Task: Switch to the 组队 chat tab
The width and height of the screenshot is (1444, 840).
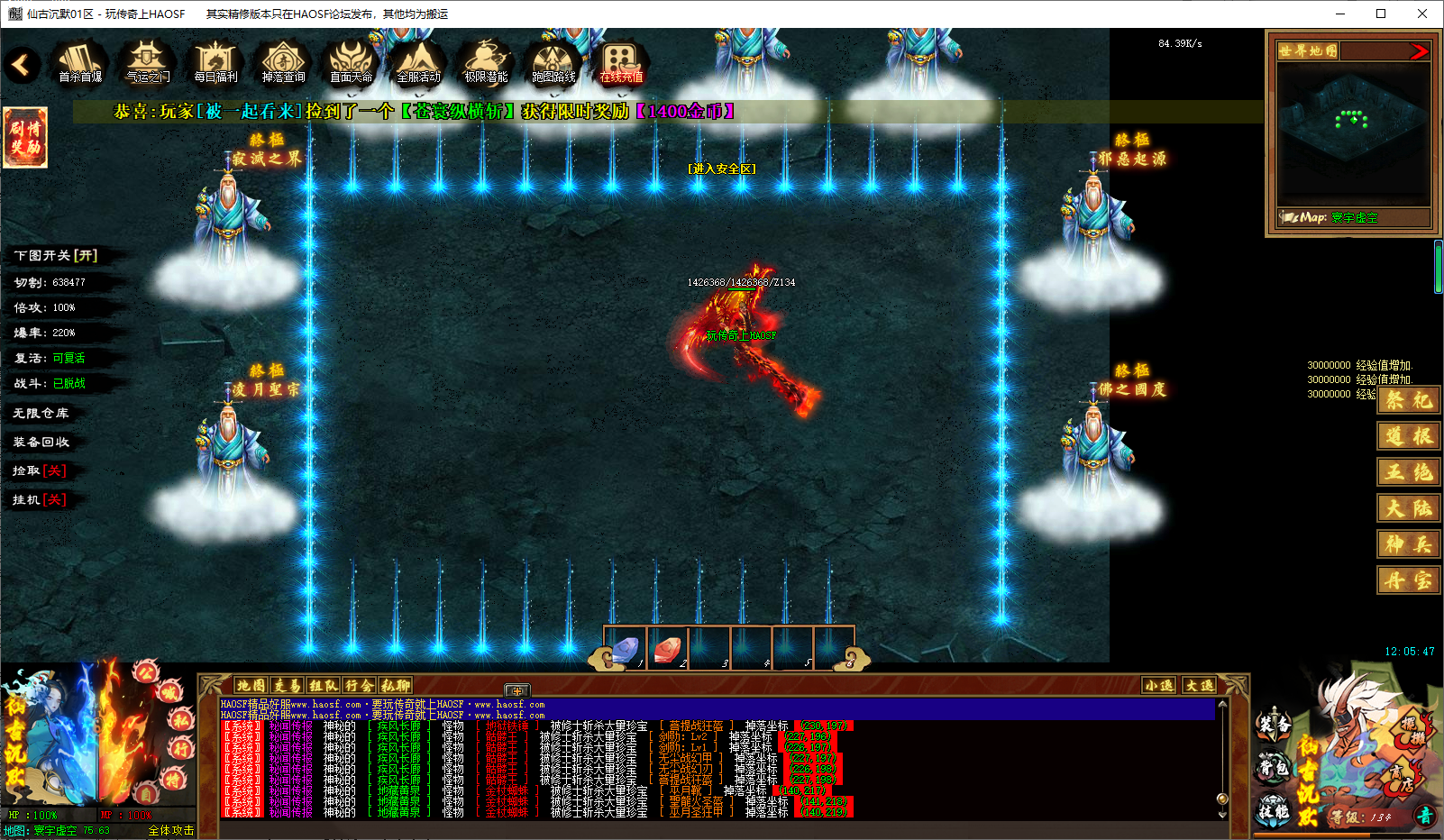Action: 323,686
